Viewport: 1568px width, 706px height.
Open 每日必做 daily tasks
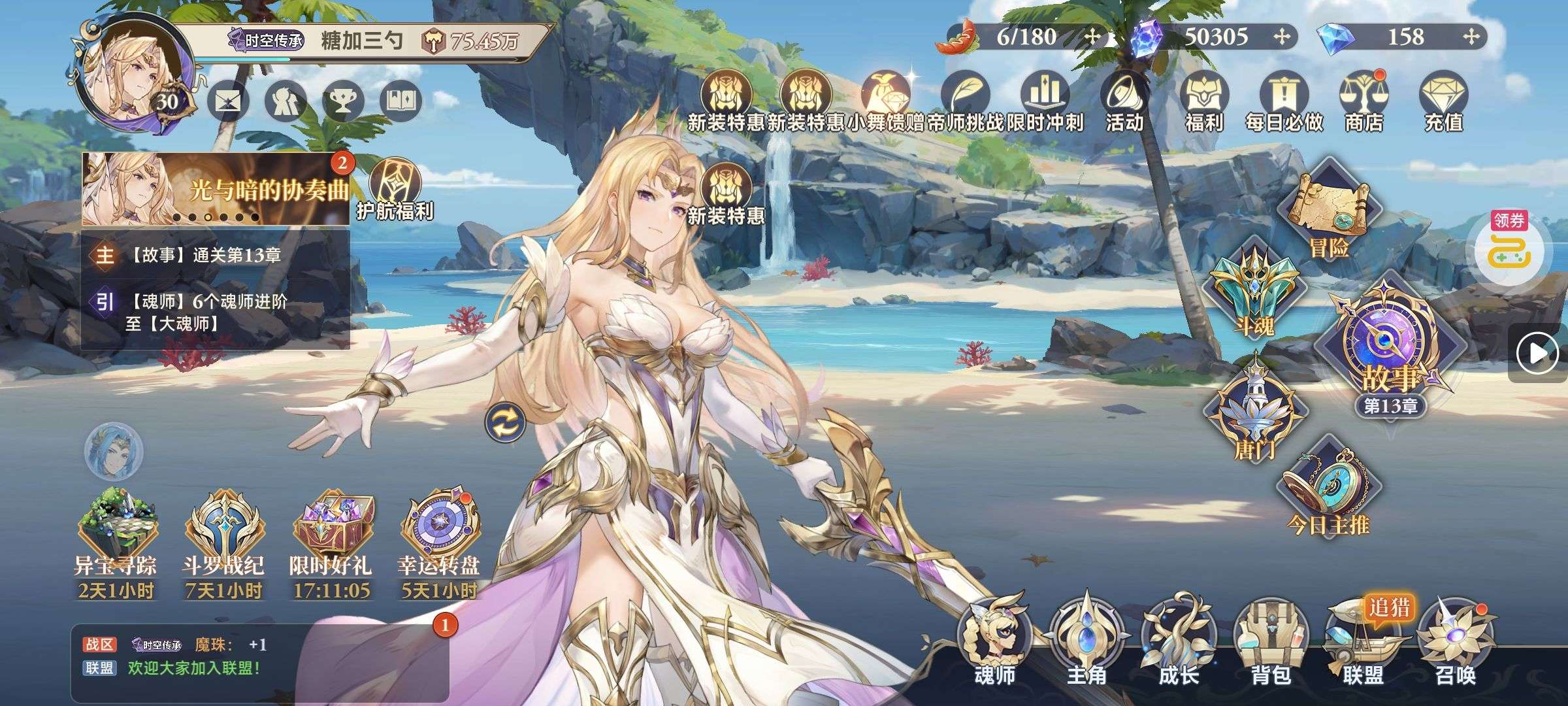(x=1284, y=101)
